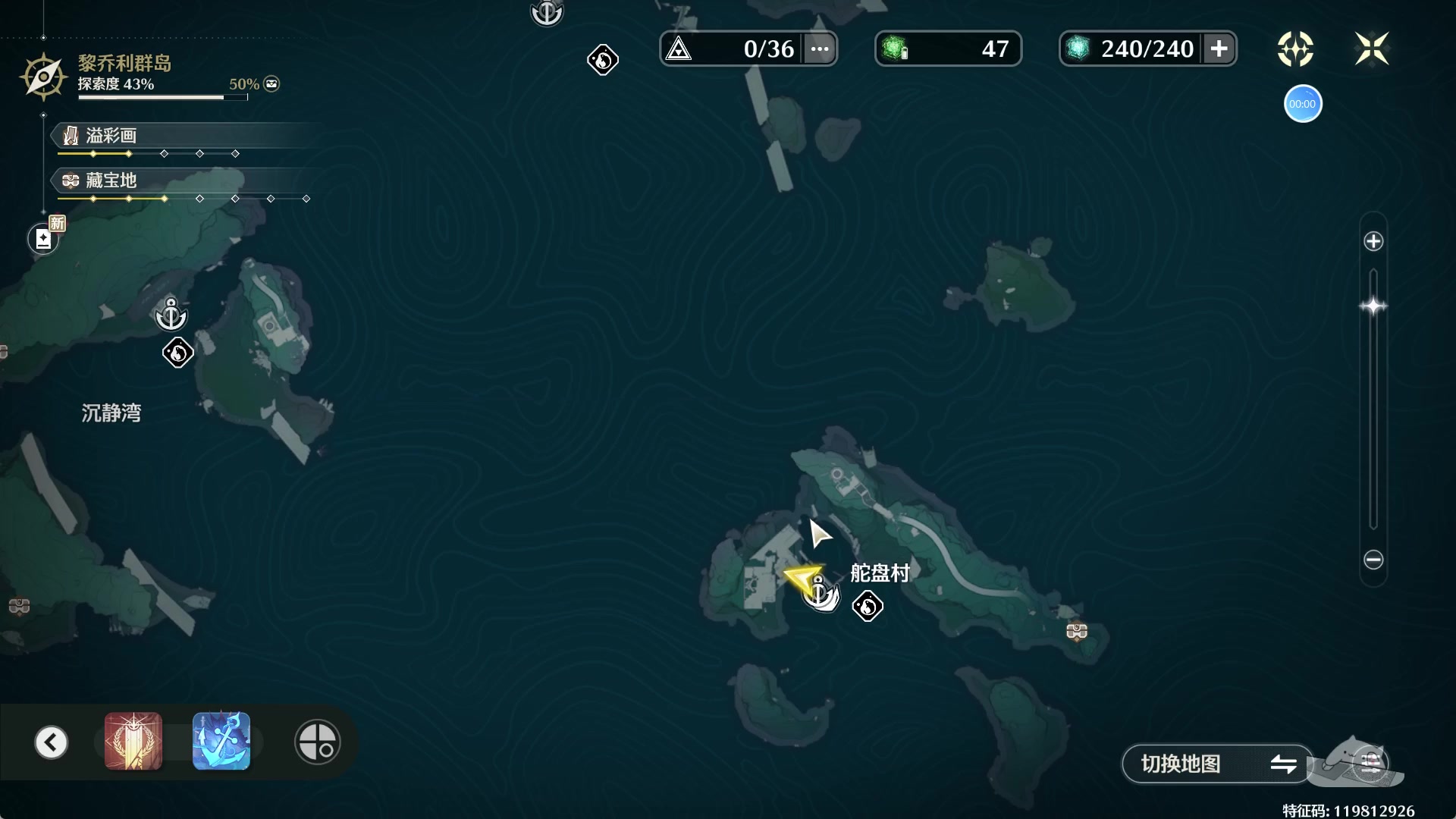Image resolution: width=1456 pixels, height=819 pixels.
Task: Select the blue anchor map icon
Action: click(x=221, y=741)
